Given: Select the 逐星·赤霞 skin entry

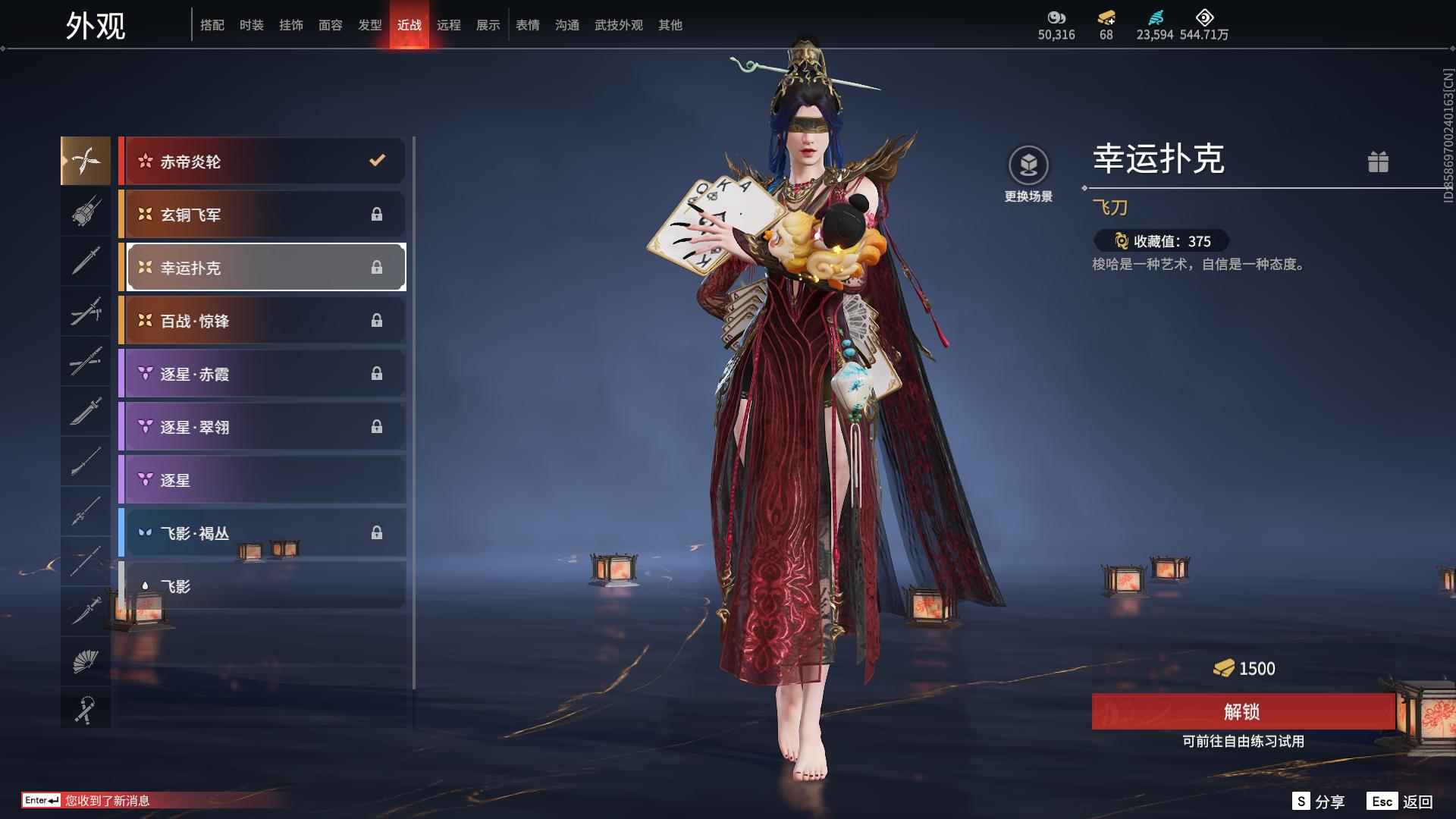Looking at the screenshot, I should point(262,373).
